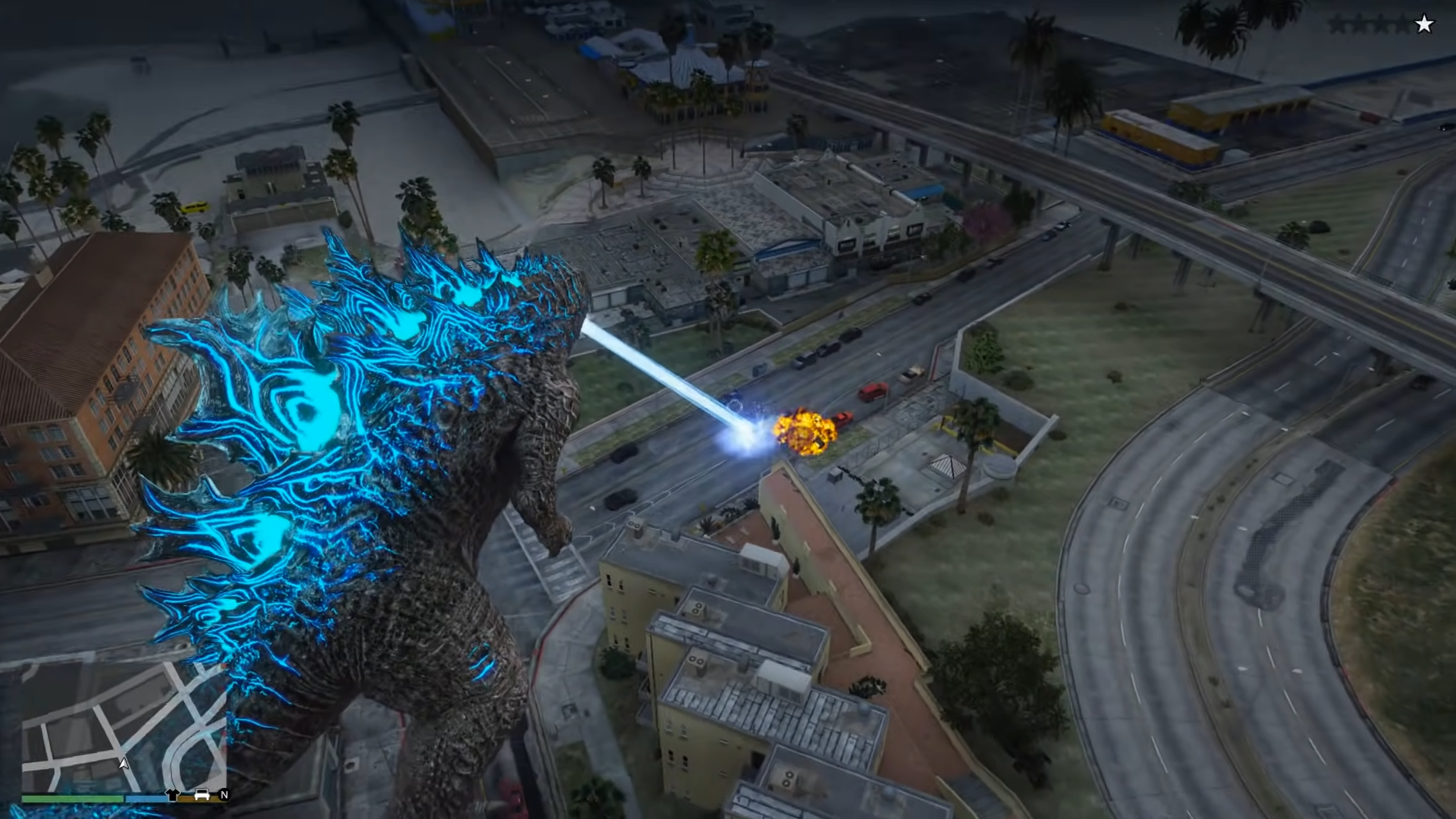Click the leftmost dimmed wanted star
The height and width of the screenshot is (819, 1456).
coord(1338,24)
